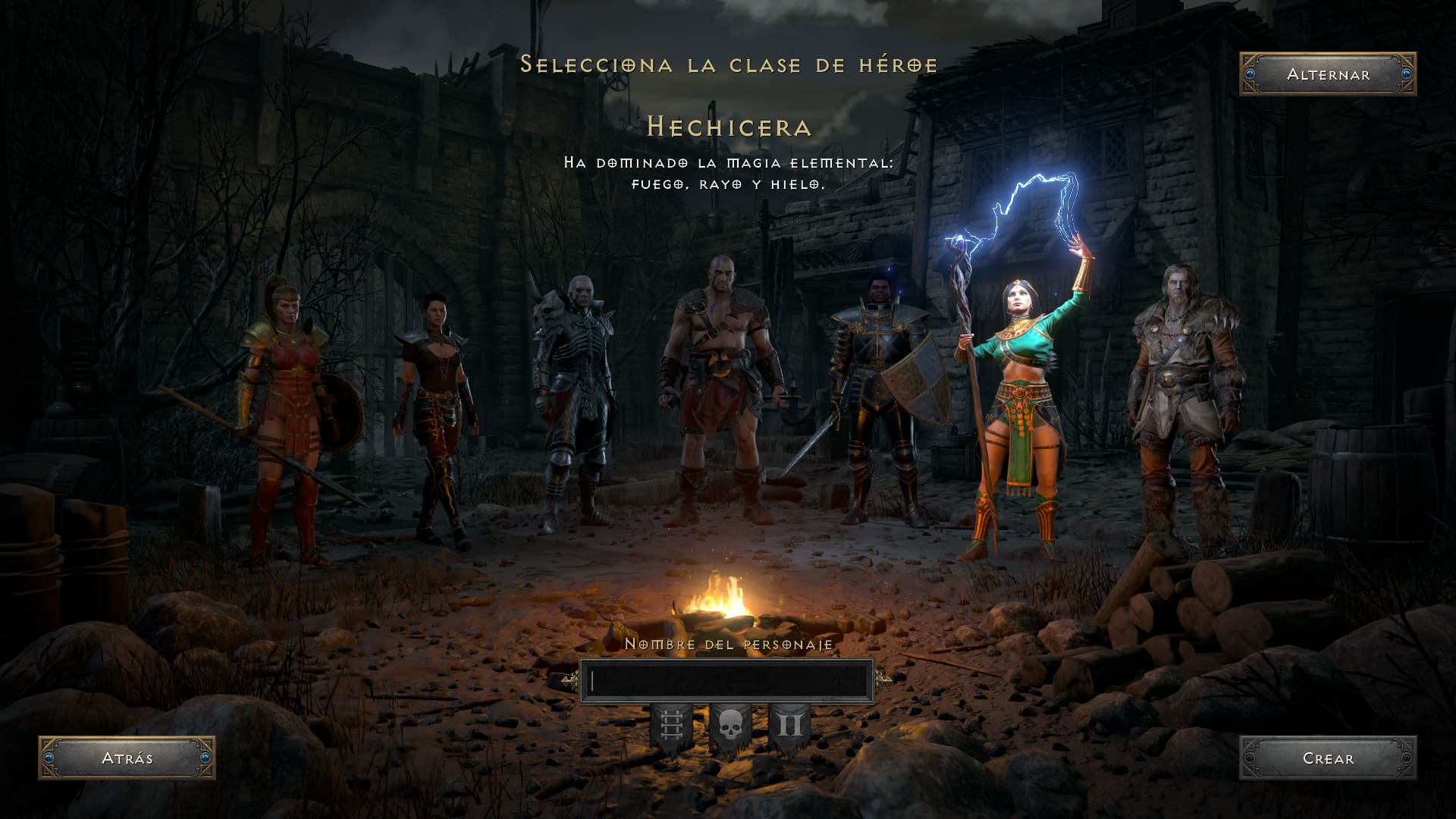Toggle the expansion II banner
1456x819 pixels.
789,727
